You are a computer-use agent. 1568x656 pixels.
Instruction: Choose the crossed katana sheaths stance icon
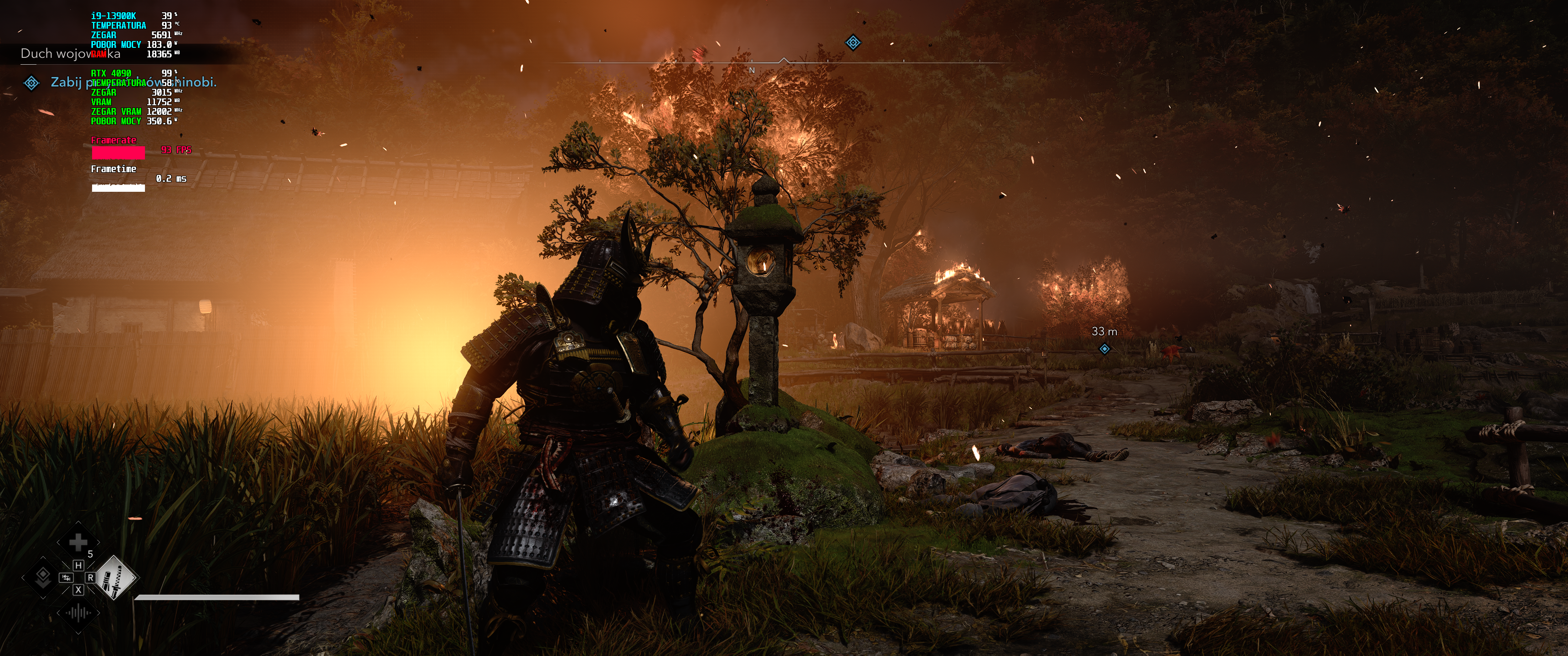(x=116, y=578)
